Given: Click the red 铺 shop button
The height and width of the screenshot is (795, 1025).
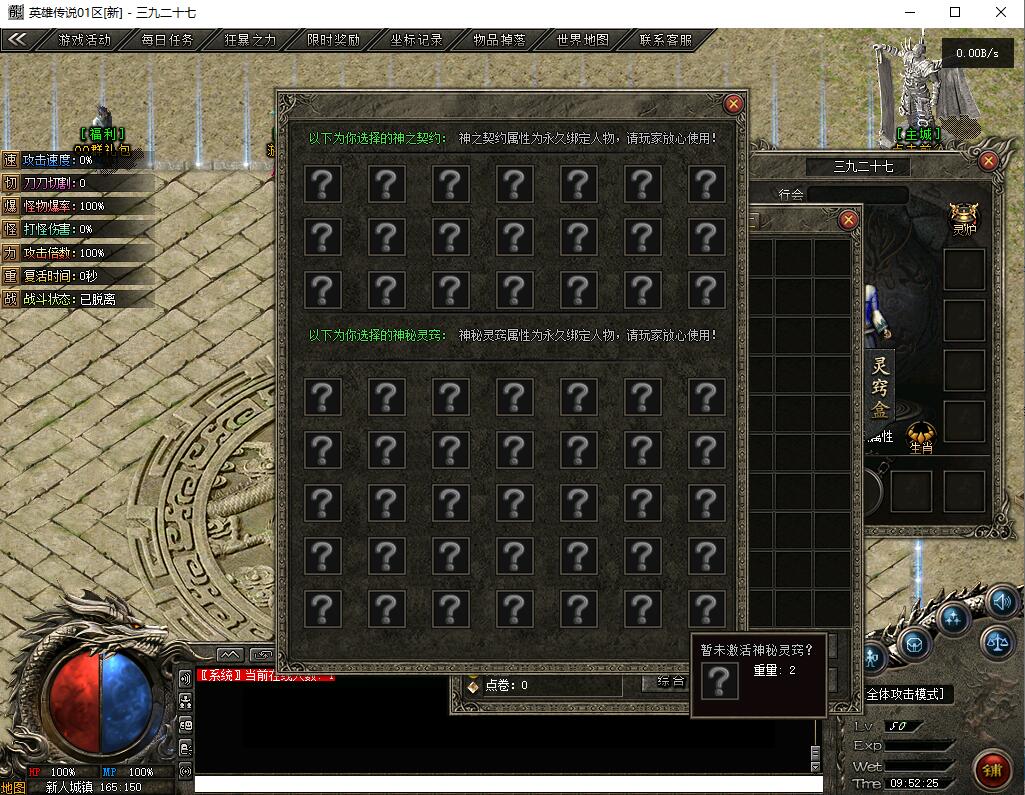Looking at the screenshot, I should point(992,770).
